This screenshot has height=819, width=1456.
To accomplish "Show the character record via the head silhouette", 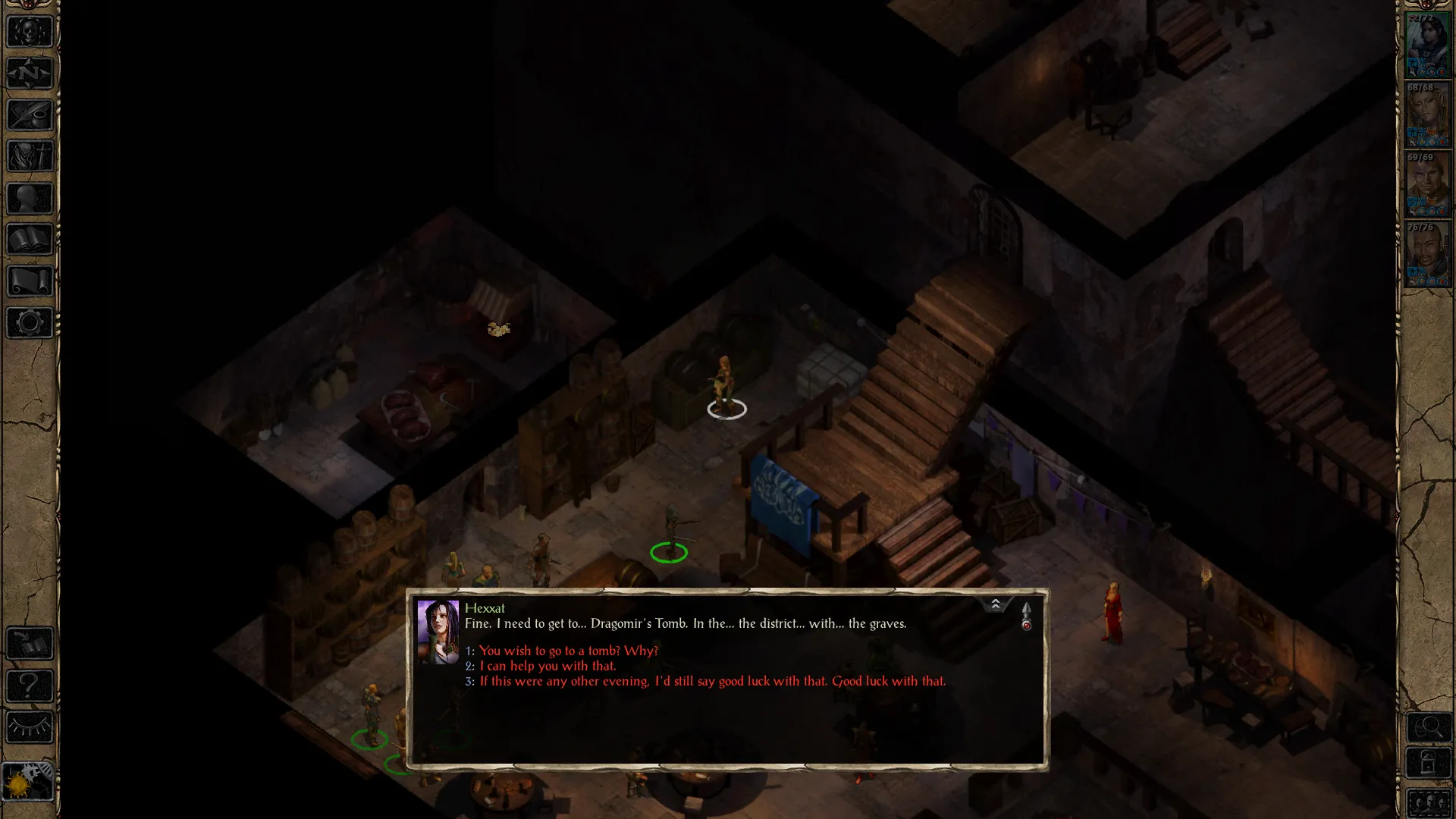I will [30, 199].
